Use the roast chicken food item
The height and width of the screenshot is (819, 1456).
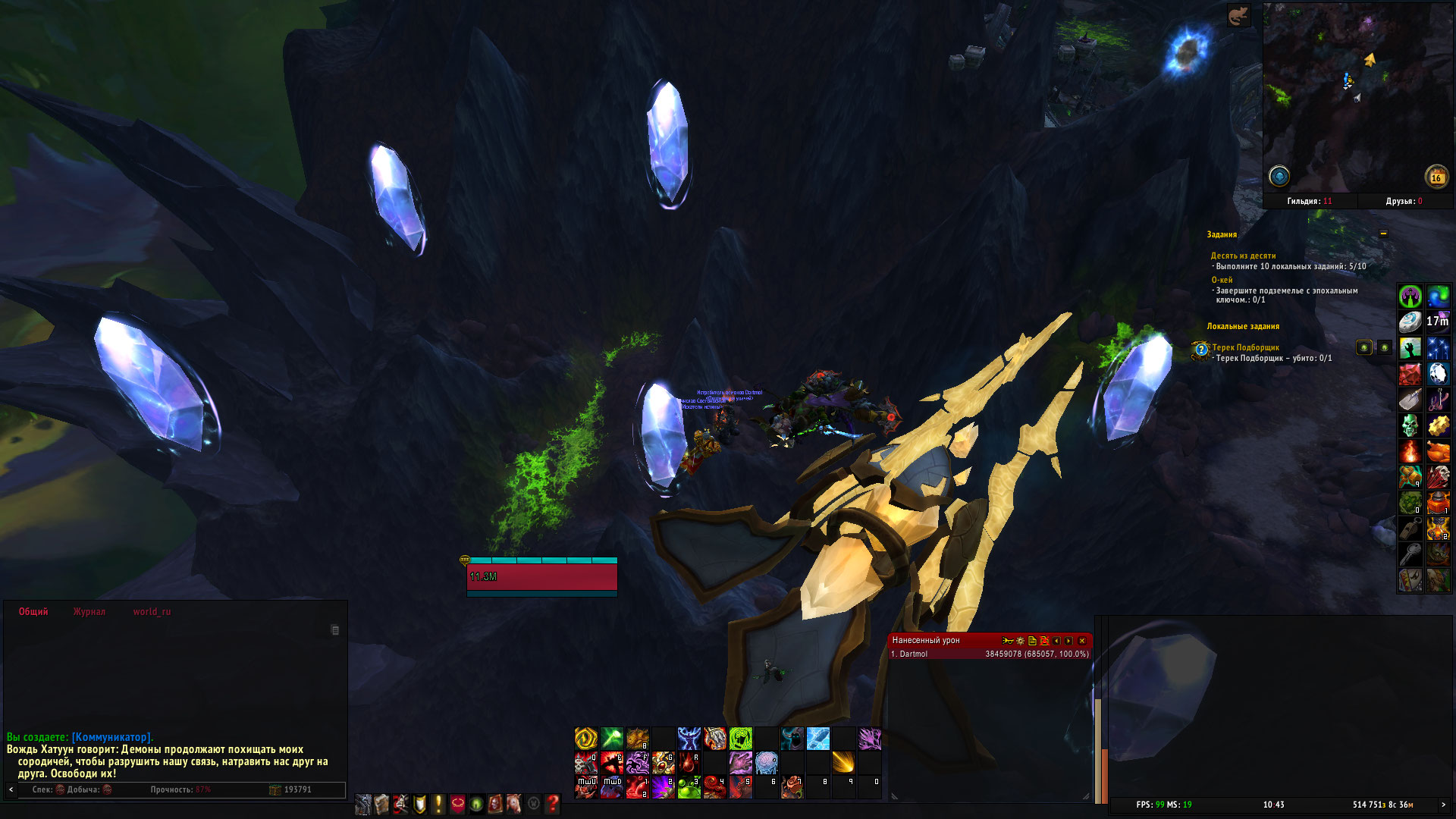click(x=1438, y=452)
